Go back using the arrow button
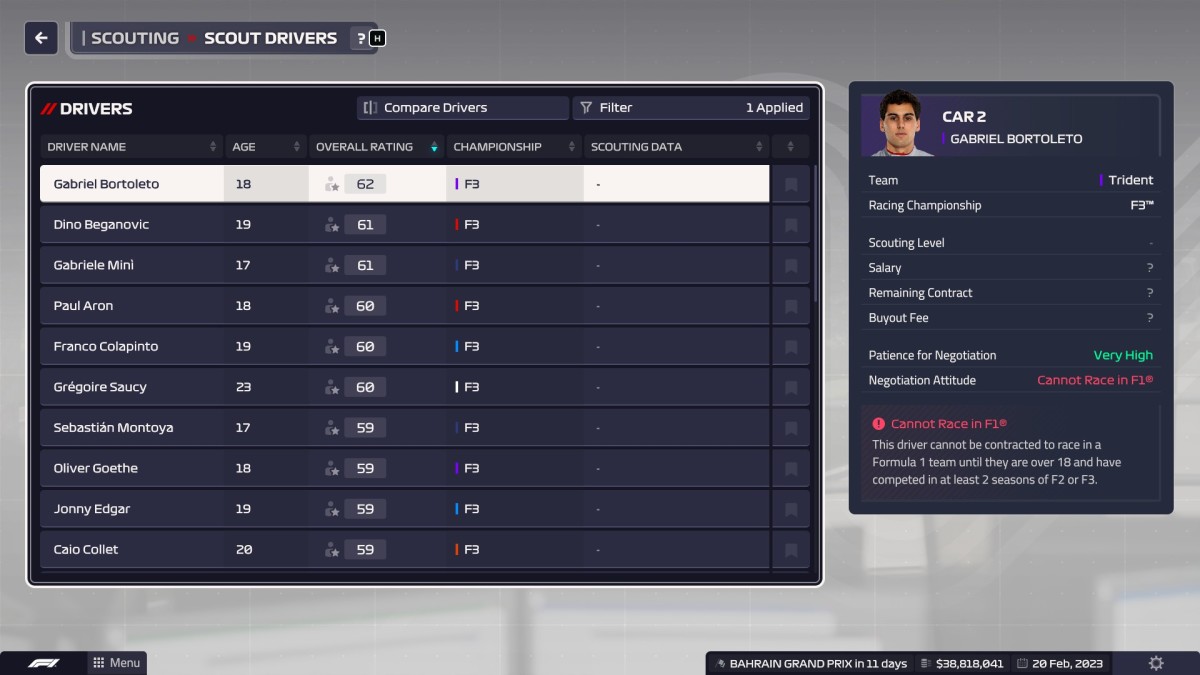Screen dimensions: 1200x675 click(41, 38)
